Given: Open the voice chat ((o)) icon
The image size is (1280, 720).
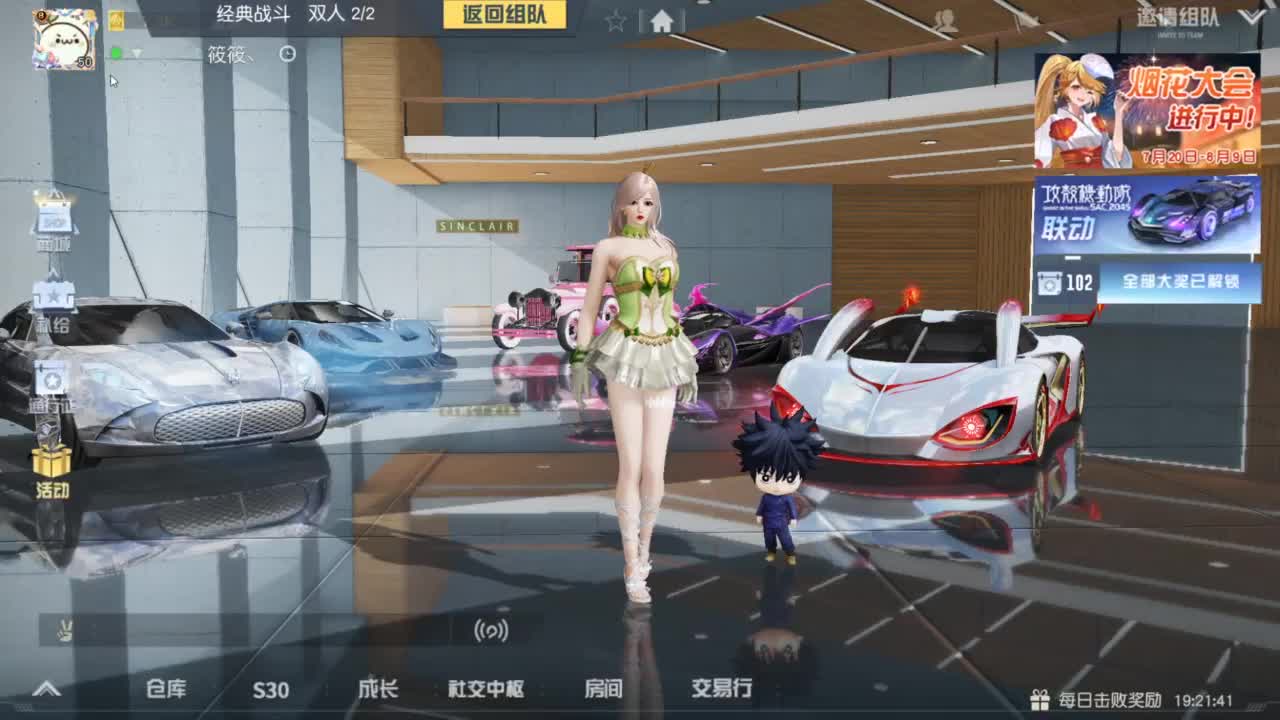Looking at the screenshot, I should tap(490, 631).
